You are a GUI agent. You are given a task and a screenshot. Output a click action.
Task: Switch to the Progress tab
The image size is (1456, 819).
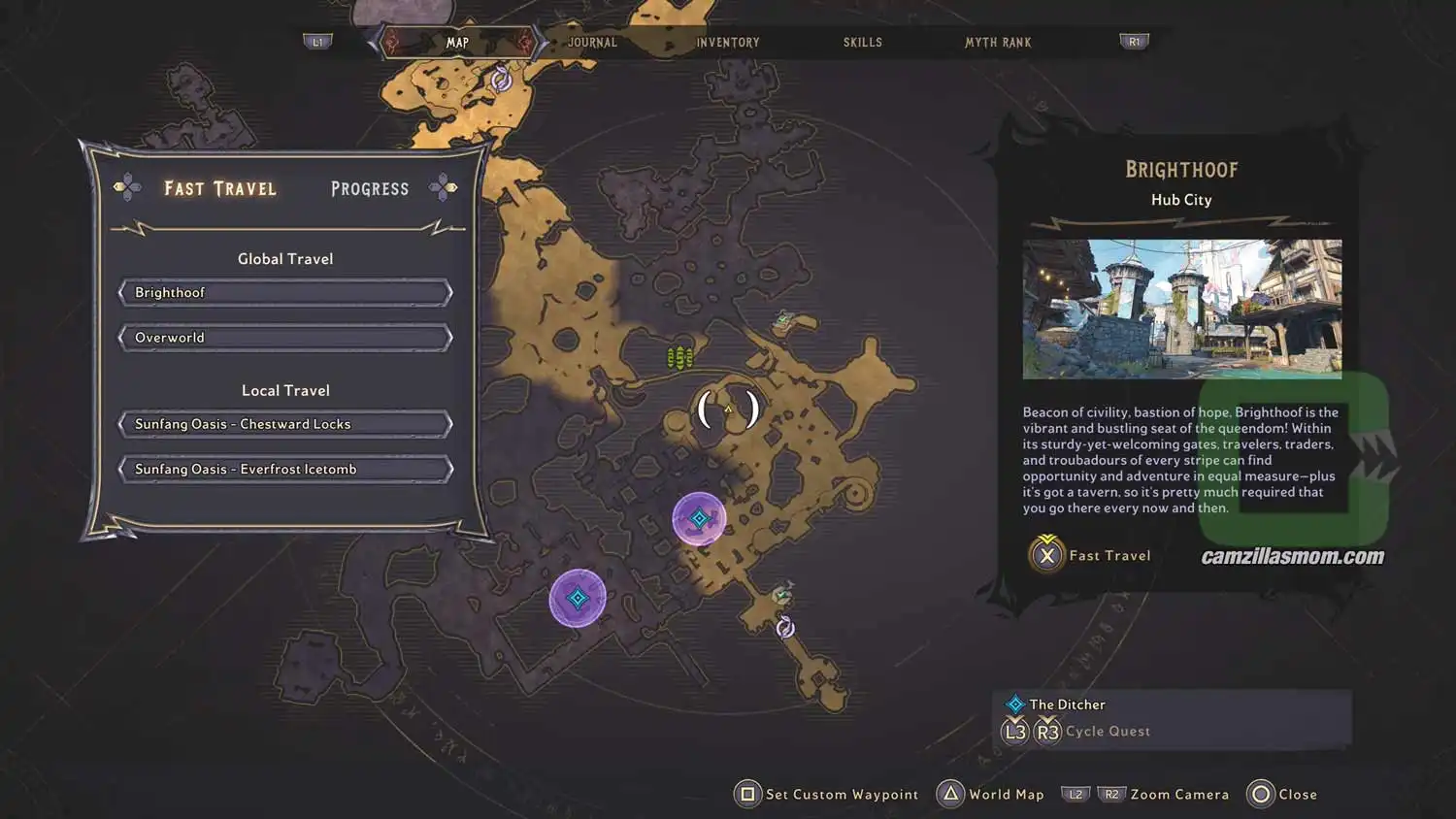click(x=369, y=188)
